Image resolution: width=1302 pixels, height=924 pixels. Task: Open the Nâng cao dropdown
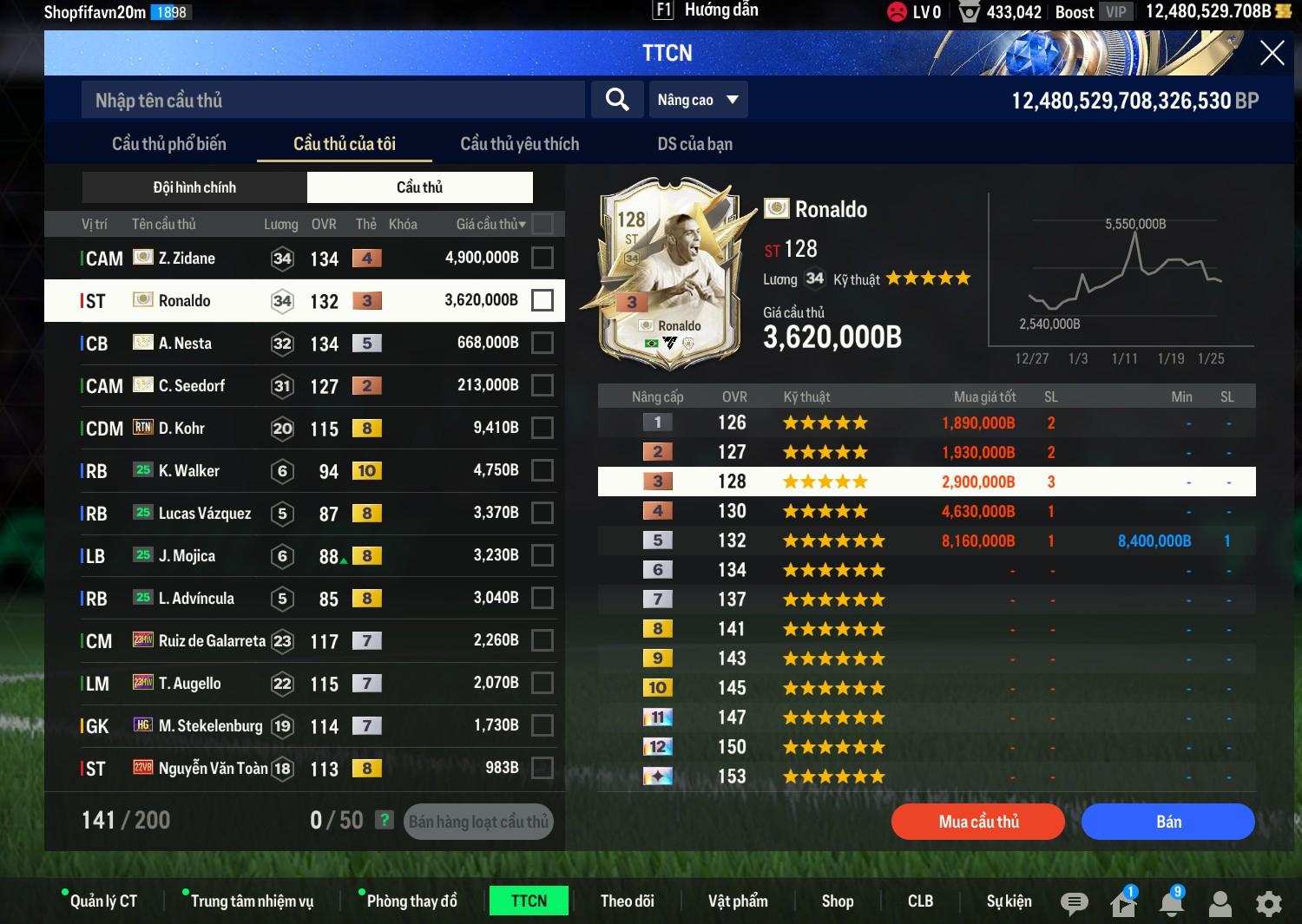click(x=698, y=100)
